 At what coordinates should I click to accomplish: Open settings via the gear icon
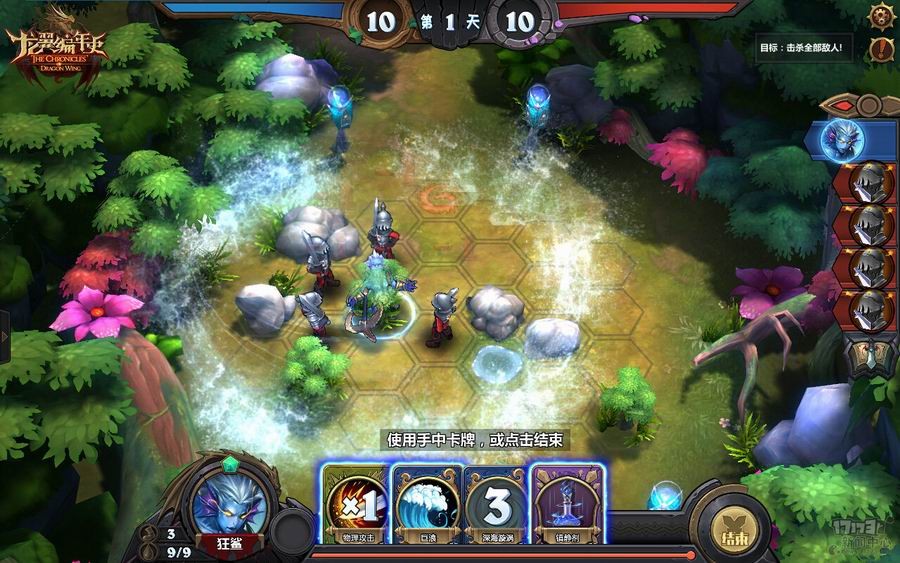pyautogui.click(x=881, y=15)
